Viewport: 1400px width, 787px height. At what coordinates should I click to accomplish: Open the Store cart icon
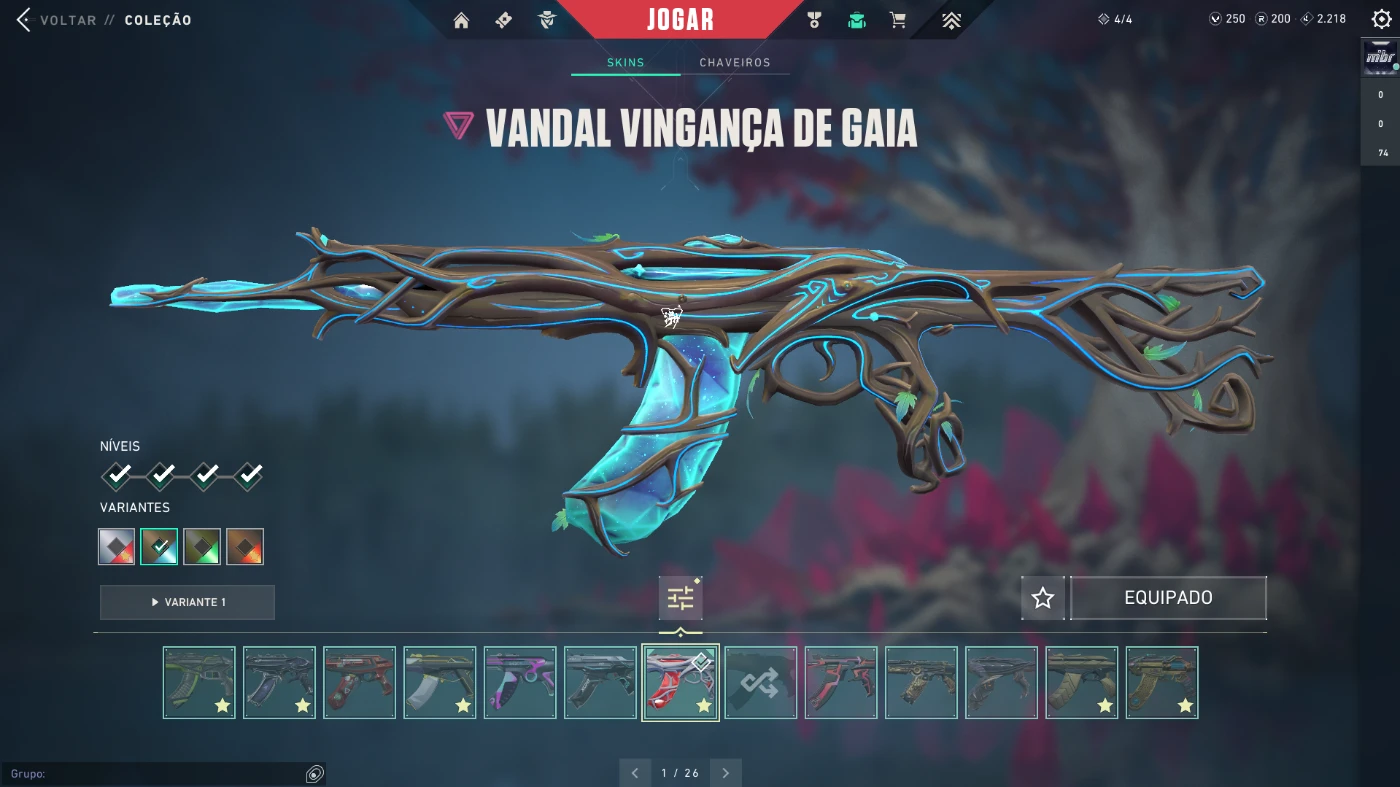click(x=898, y=20)
